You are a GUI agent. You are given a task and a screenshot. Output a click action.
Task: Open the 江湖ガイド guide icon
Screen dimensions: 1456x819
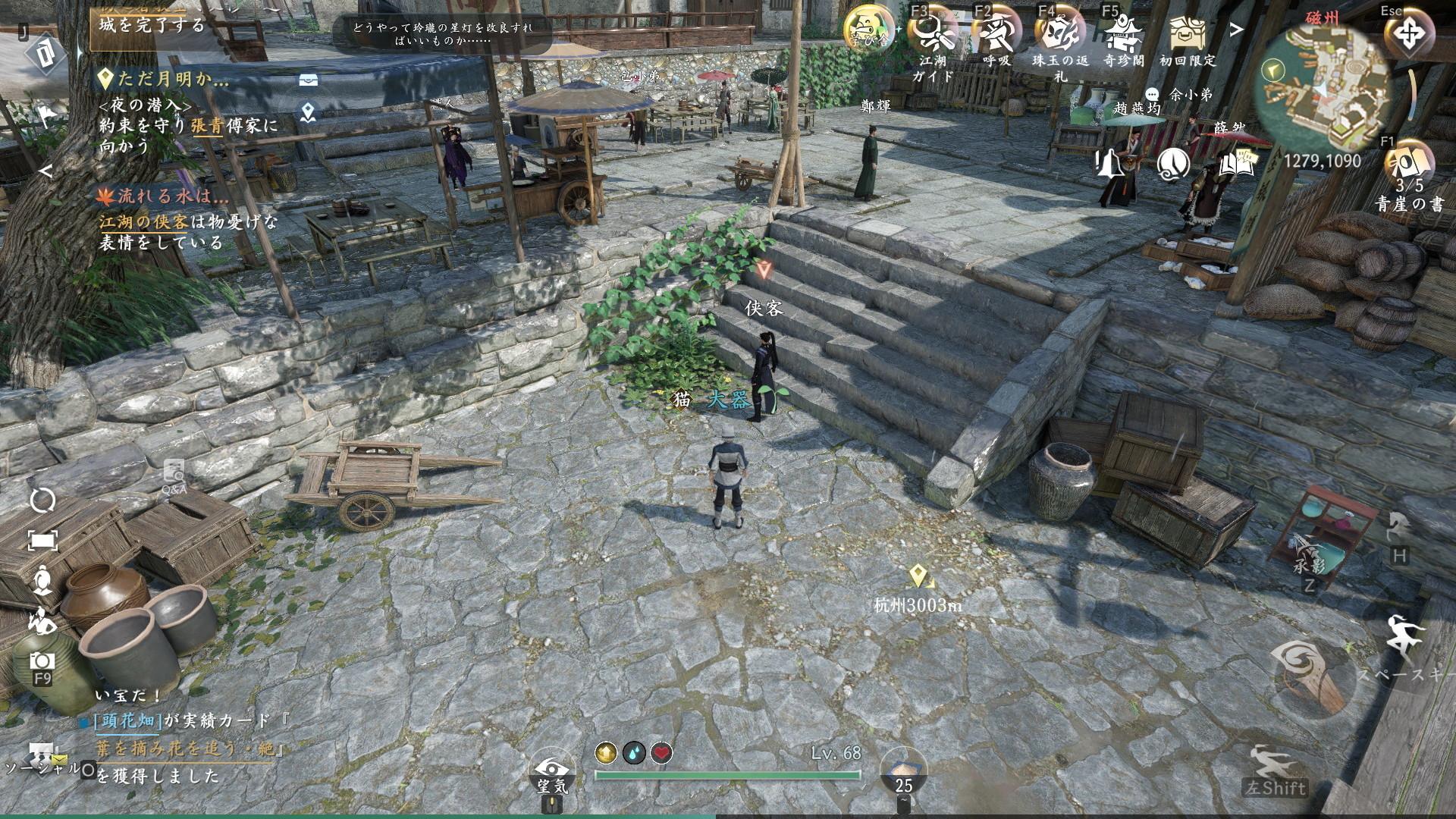click(933, 32)
